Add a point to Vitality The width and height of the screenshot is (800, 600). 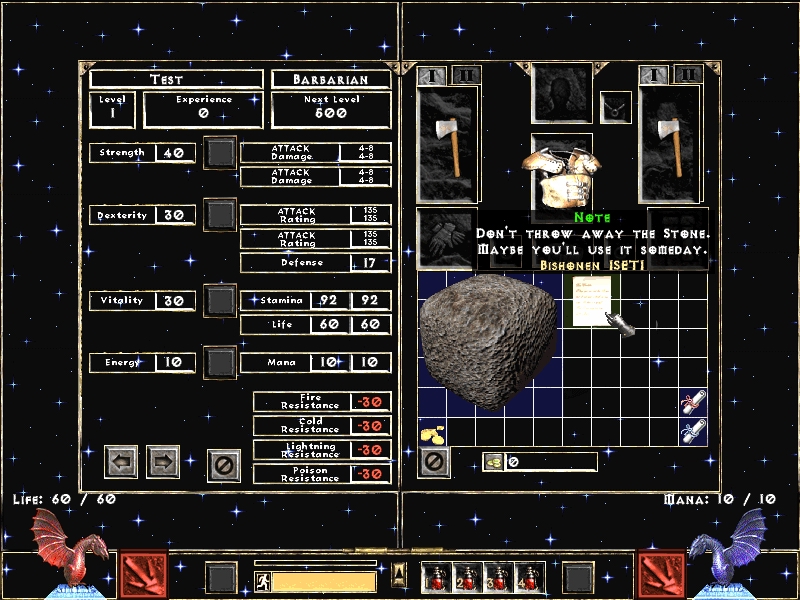click(221, 300)
